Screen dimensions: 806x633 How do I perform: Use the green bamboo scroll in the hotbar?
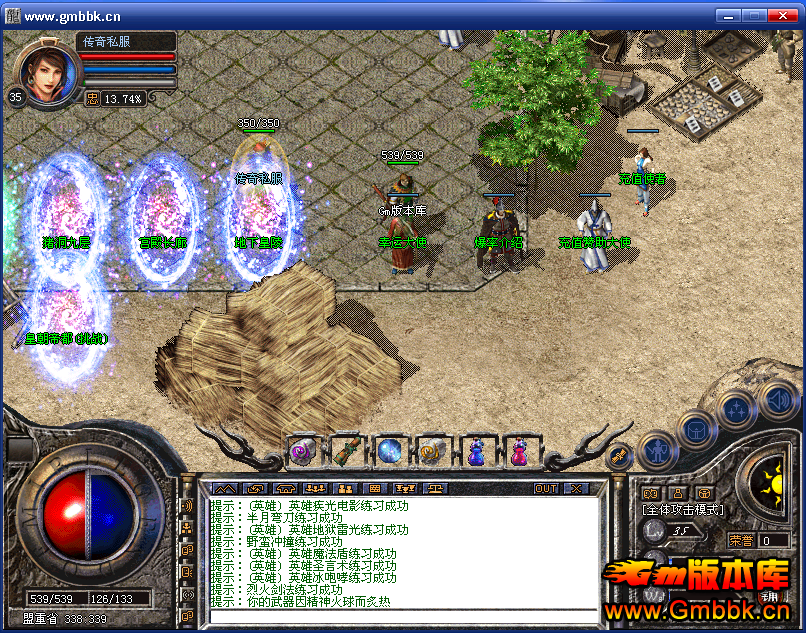pyautogui.click(x=346, y=452)
